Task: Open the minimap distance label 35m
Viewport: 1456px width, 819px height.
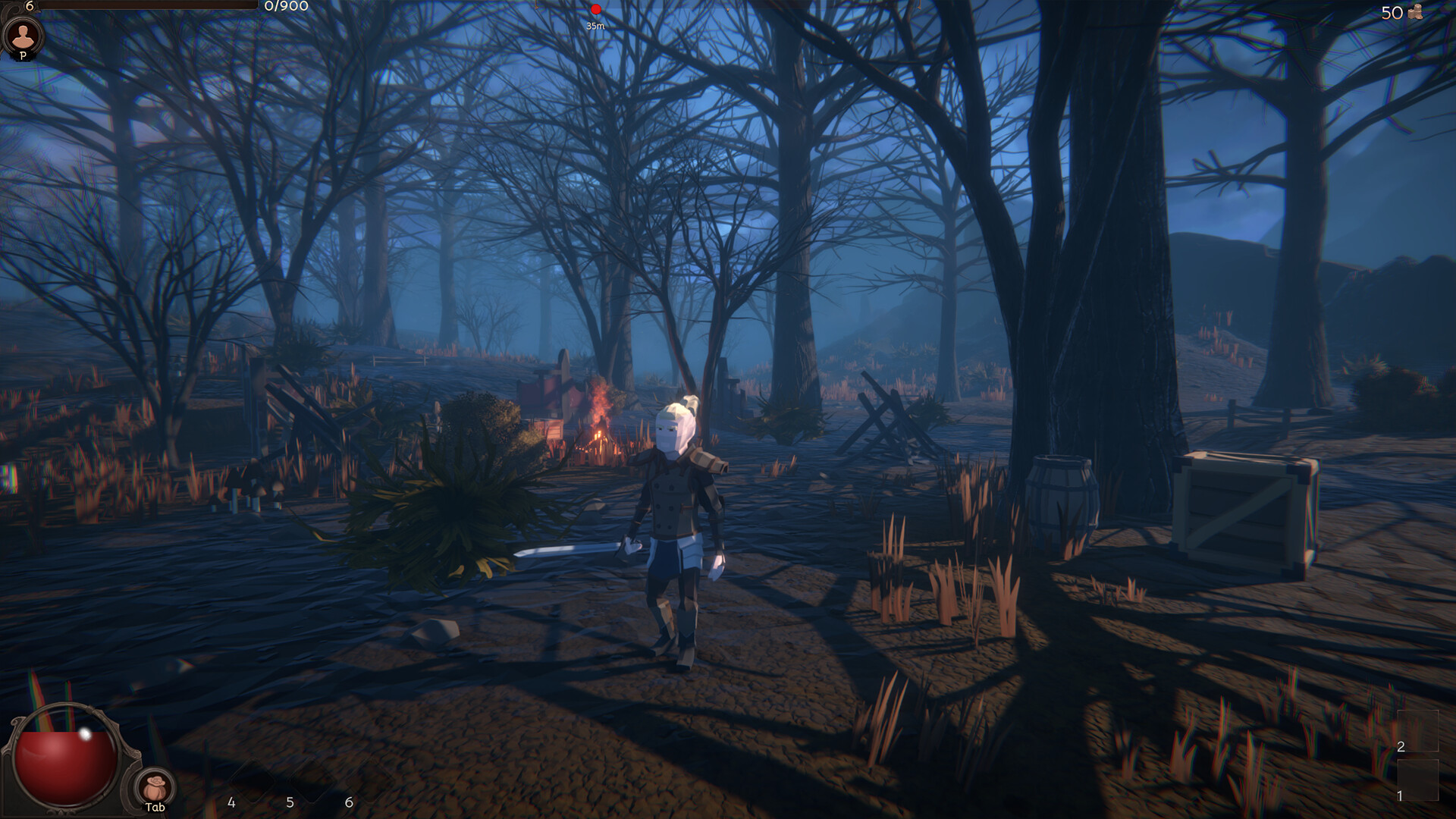Action: [596, 24]
